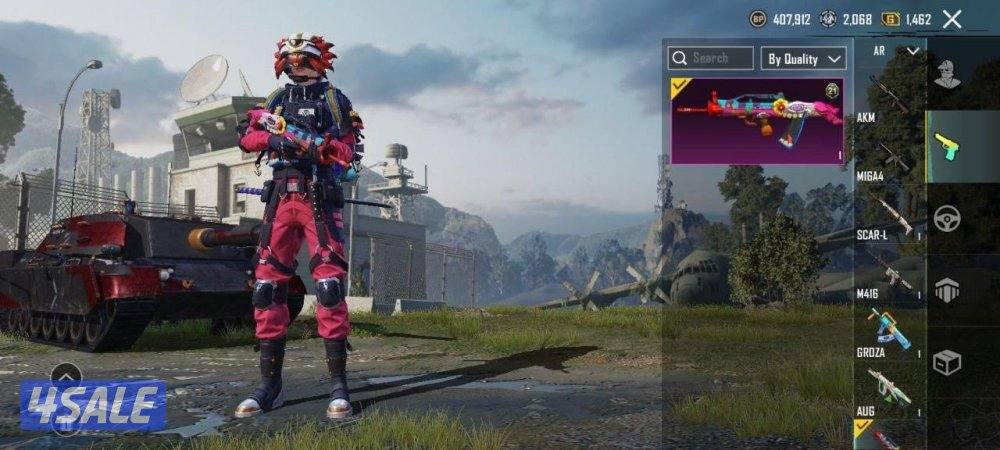
Task: Open the AR weapon type dropdown
Action: click(894, 50)
